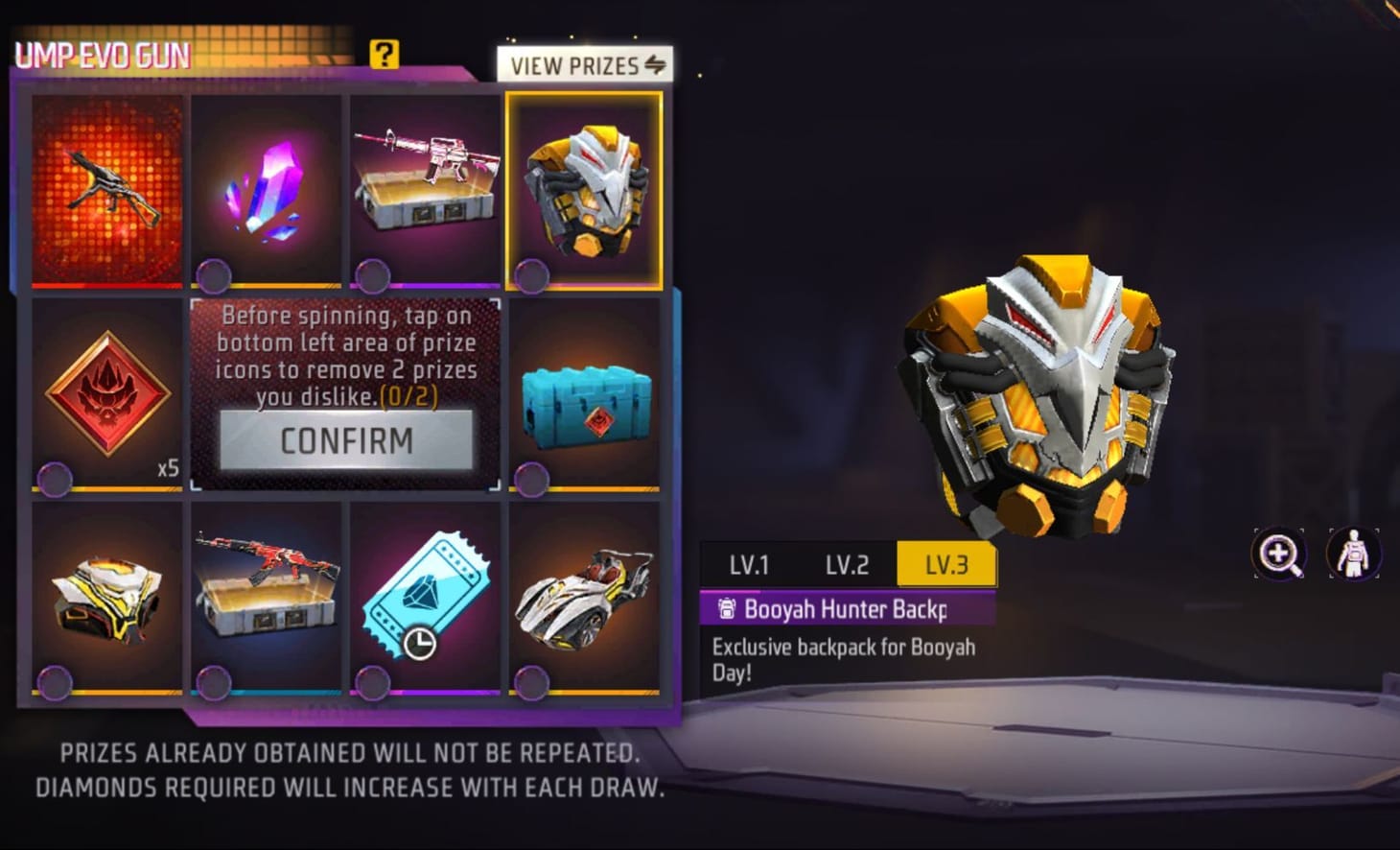Screen dimensions: 1400x850
Task: Switch to the LV.2 tab
Action: point(848,565)
